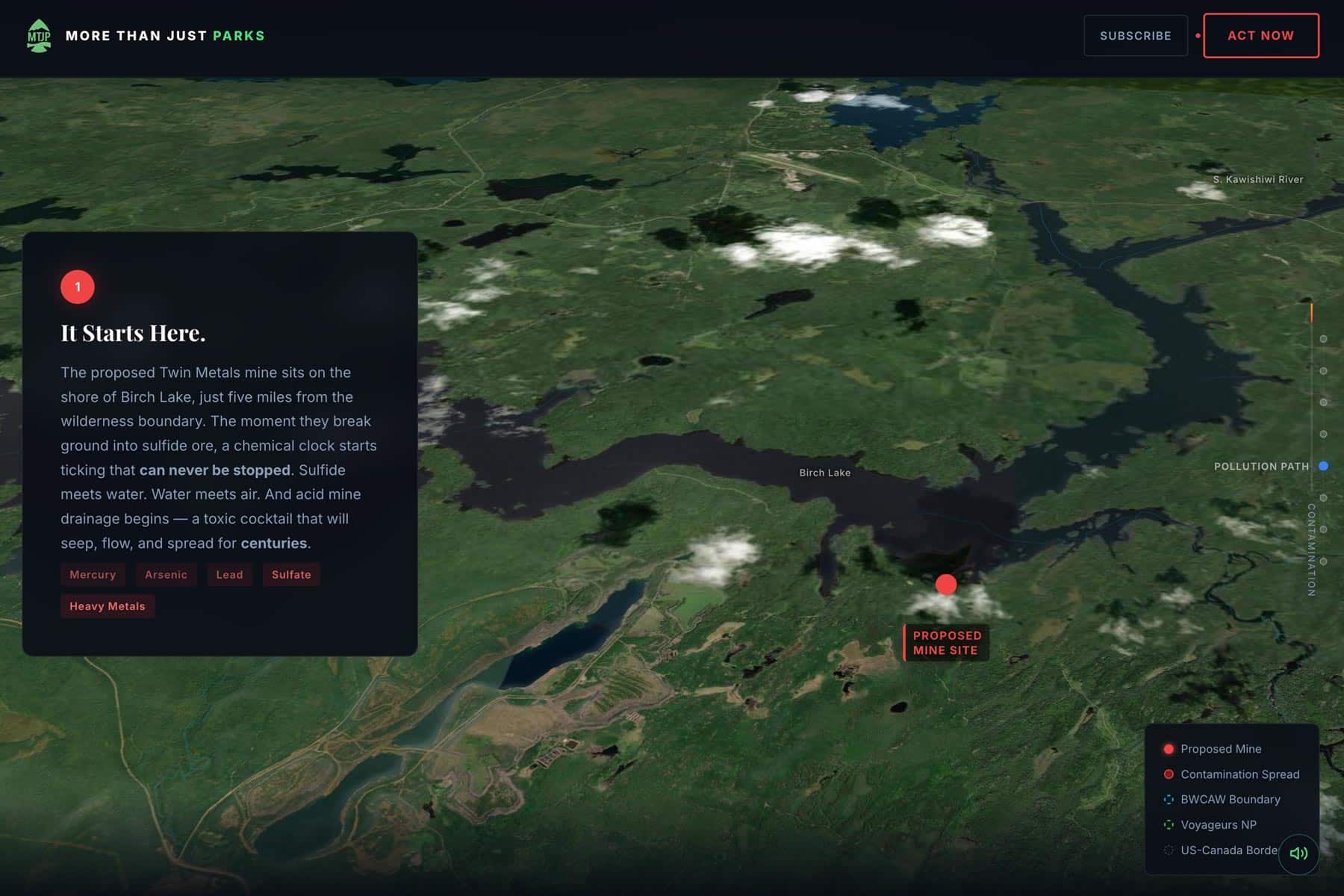Click the red Proposed Mine Site marker on the map

pyautogui.click(x=945, y=584)
